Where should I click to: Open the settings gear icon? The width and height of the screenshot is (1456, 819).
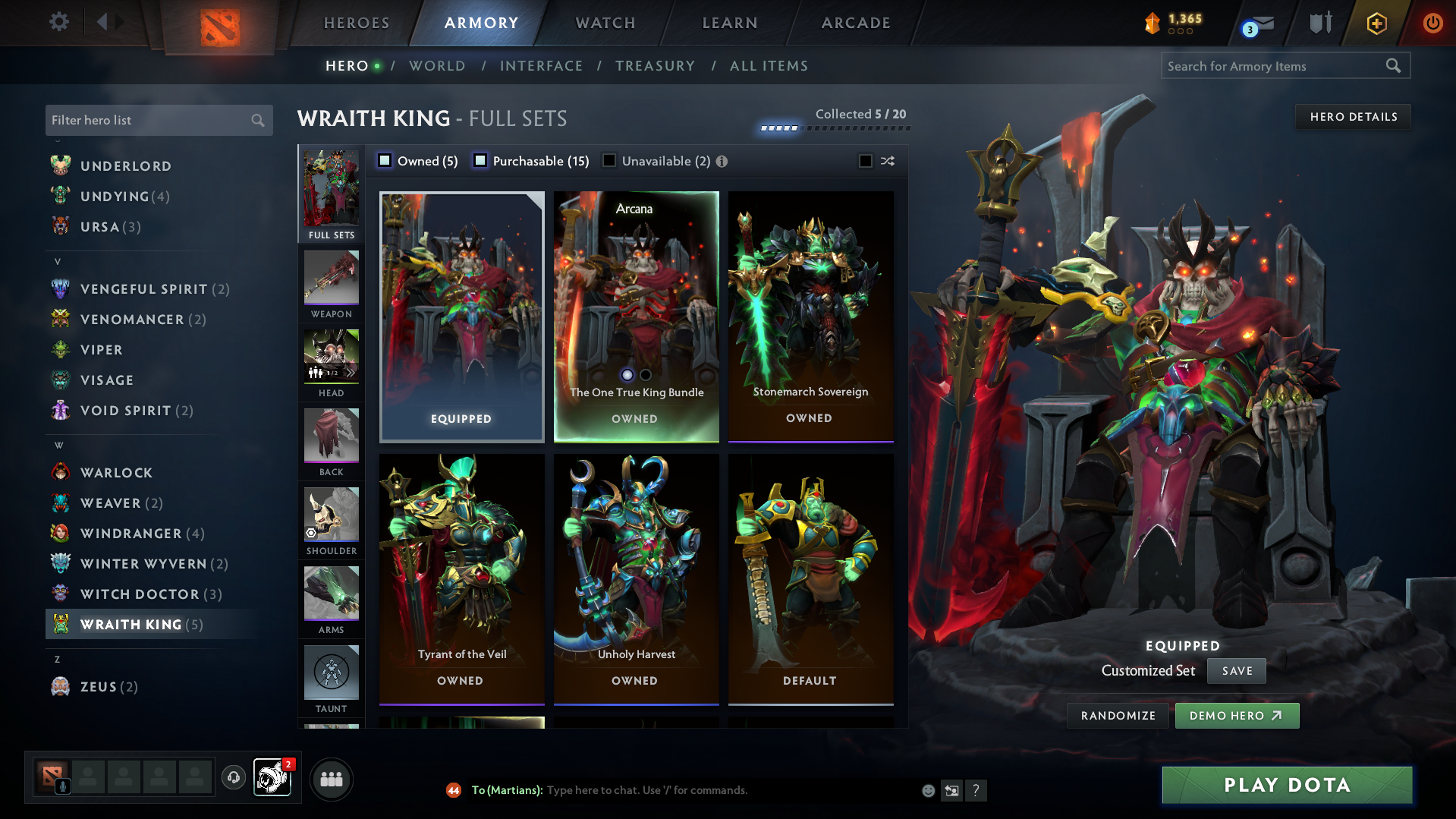tap(58, 22)
